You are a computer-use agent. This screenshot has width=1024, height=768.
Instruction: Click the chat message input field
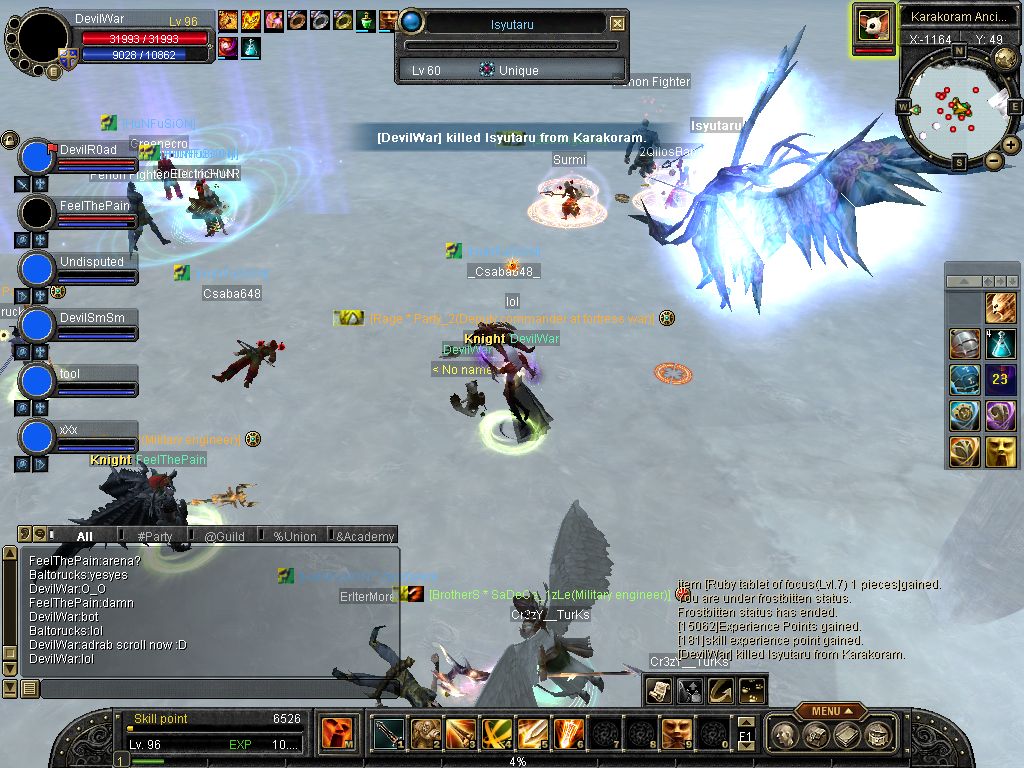220,688
